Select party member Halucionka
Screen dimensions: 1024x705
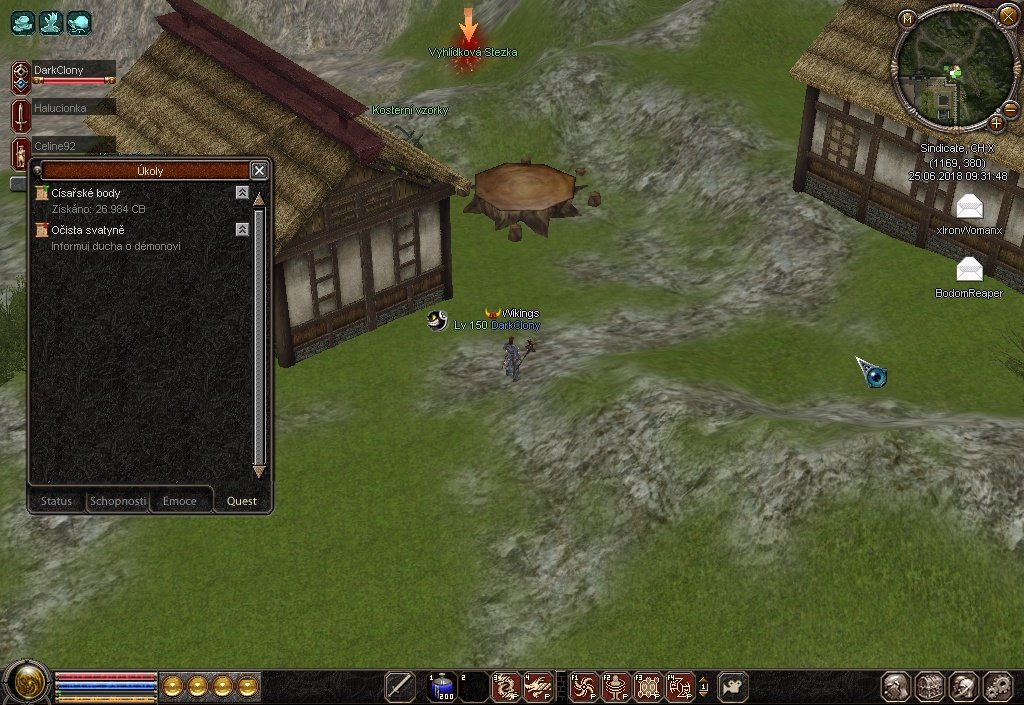click(x=62, y=107)
